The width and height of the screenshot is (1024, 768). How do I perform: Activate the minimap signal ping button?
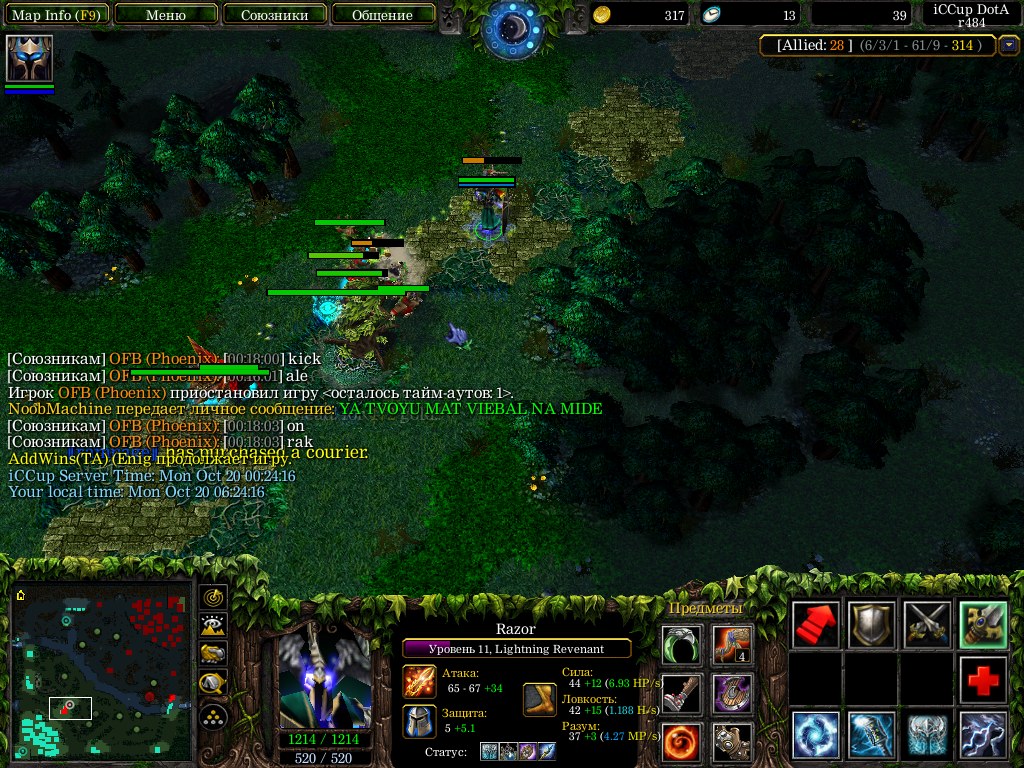coord(213,598)
